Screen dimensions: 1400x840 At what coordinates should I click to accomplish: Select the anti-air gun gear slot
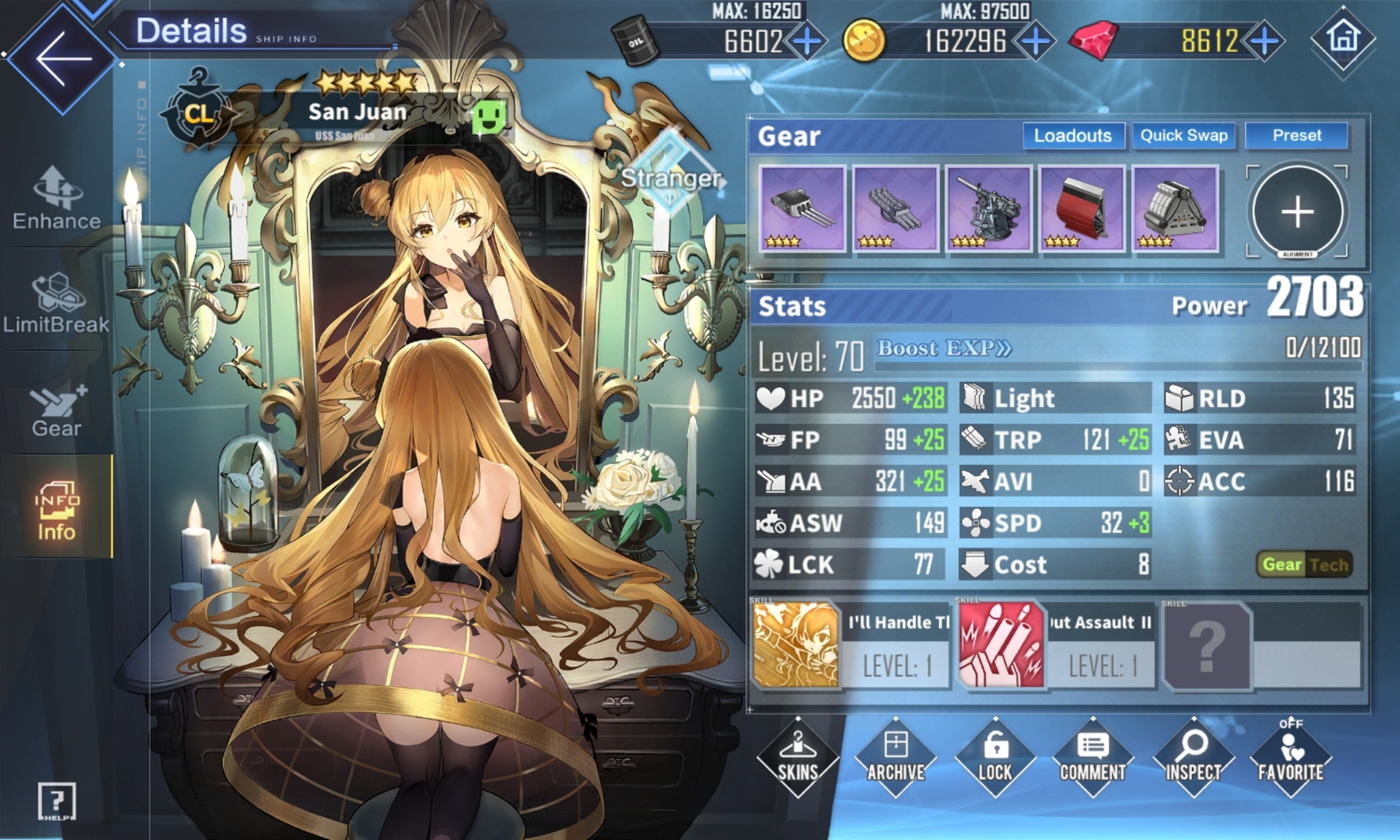pos(988,209)
